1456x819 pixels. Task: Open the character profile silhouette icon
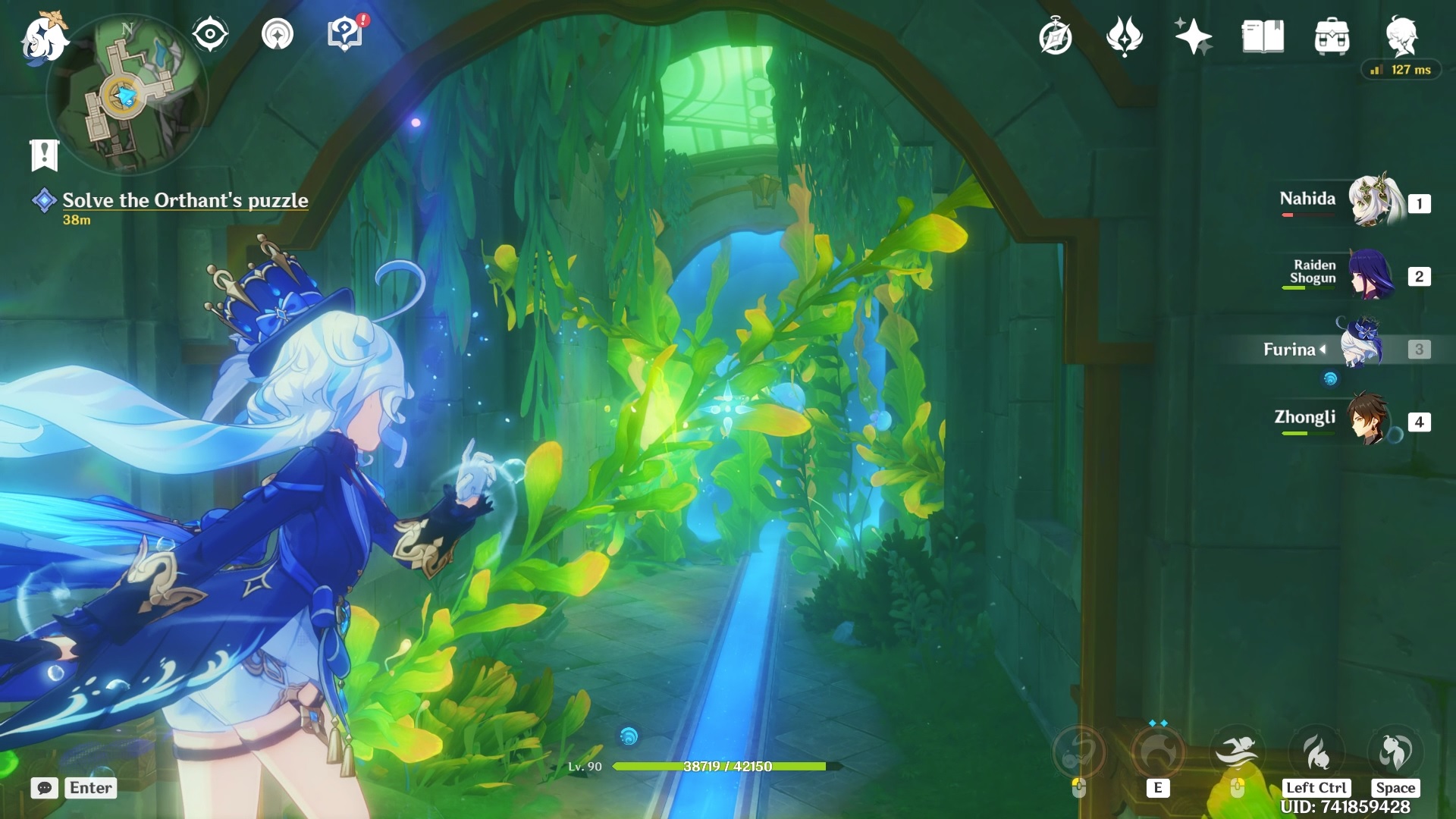tap(1401, 36)
